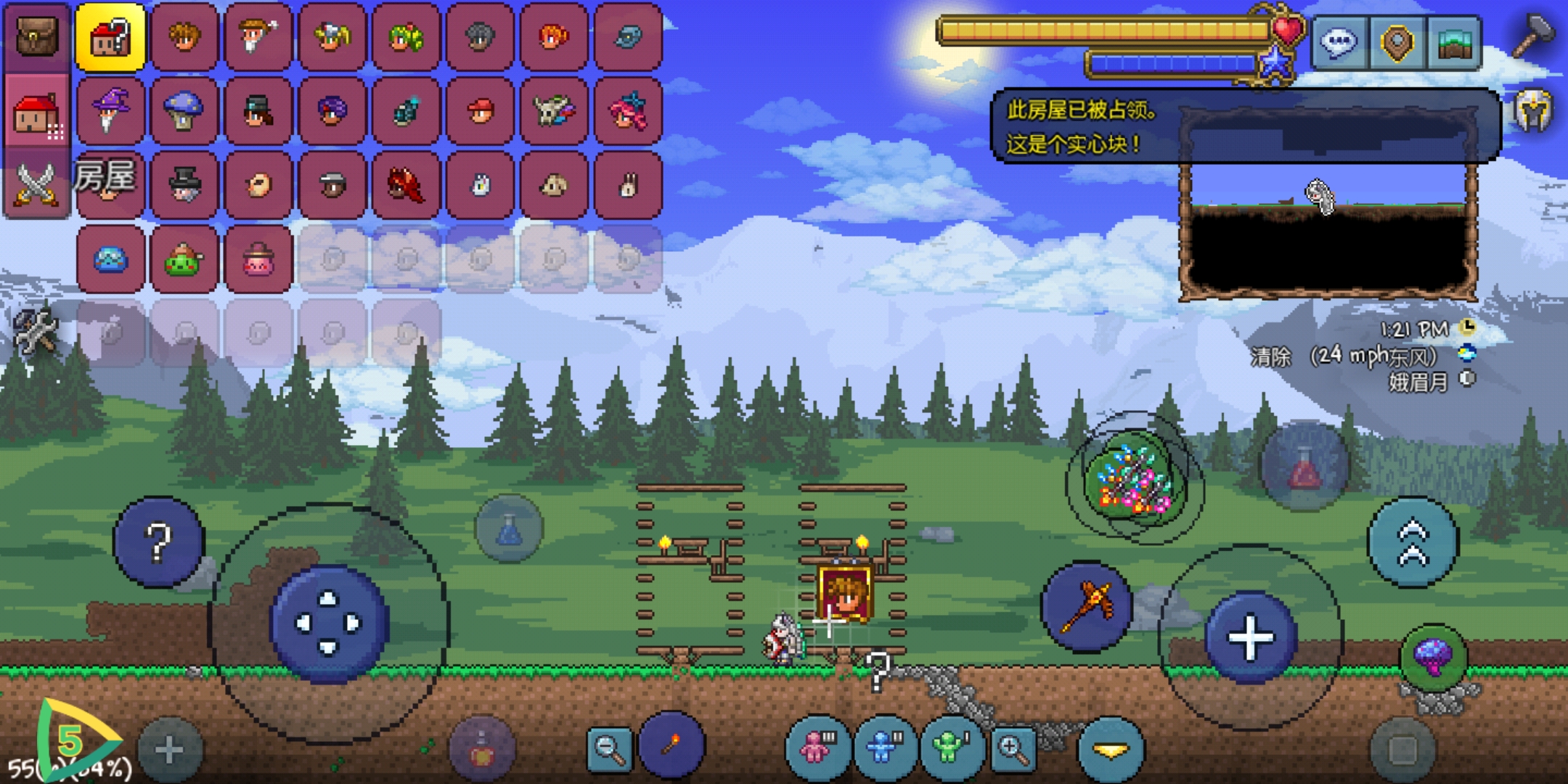Open the crossed swords PvP tab
The width and height of the screenshot is (1568, 784).
pos(36,184)
